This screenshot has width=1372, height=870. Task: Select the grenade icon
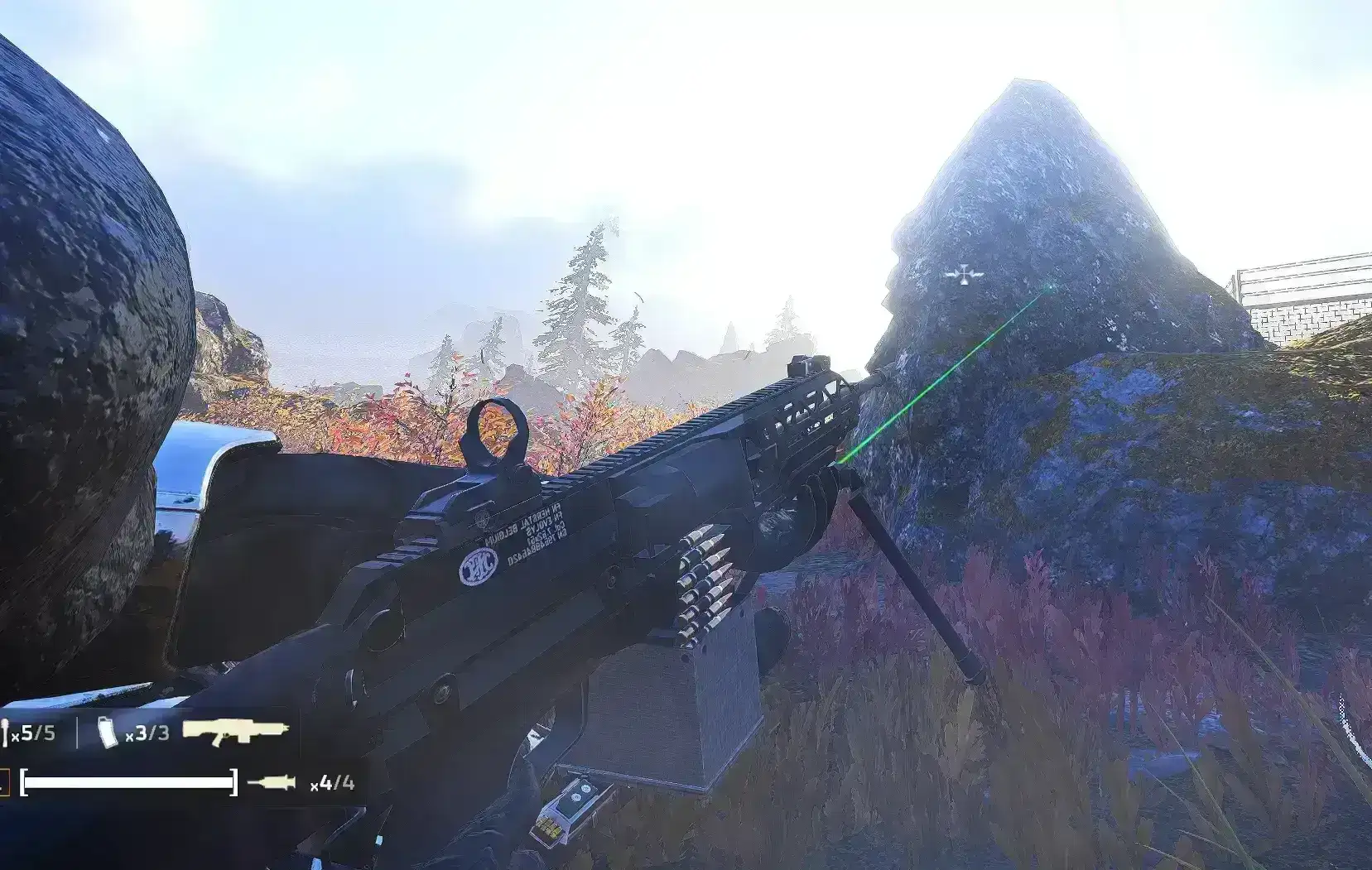pos(6,733)
